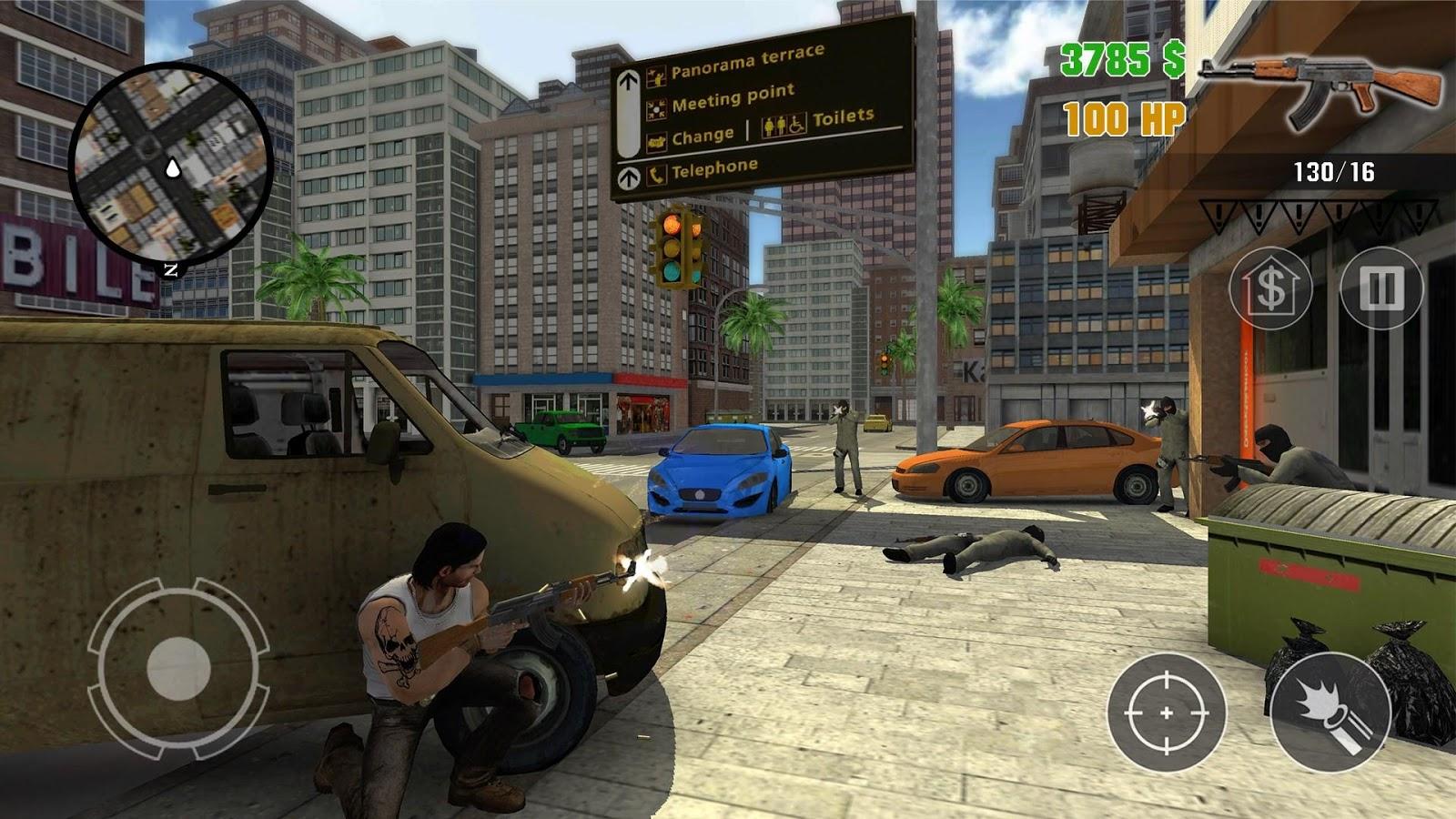
Task: Tap the crosshair aim button
Action: click(x=1167, y=713)
